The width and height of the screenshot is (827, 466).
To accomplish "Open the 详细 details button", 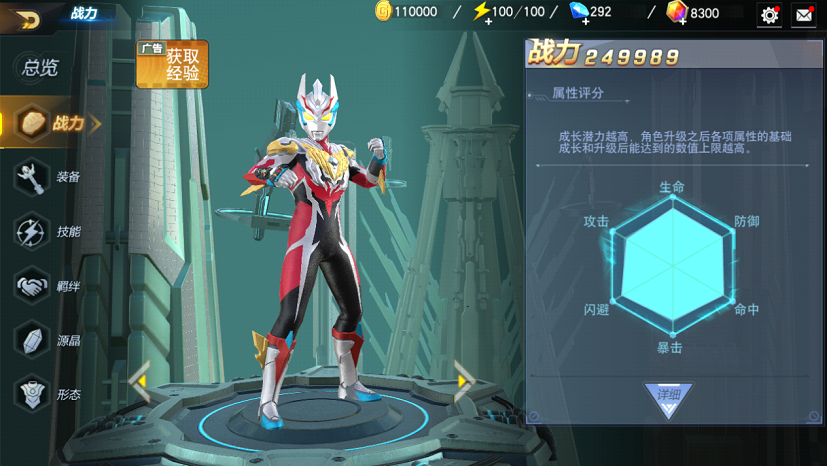I will 668,398.
